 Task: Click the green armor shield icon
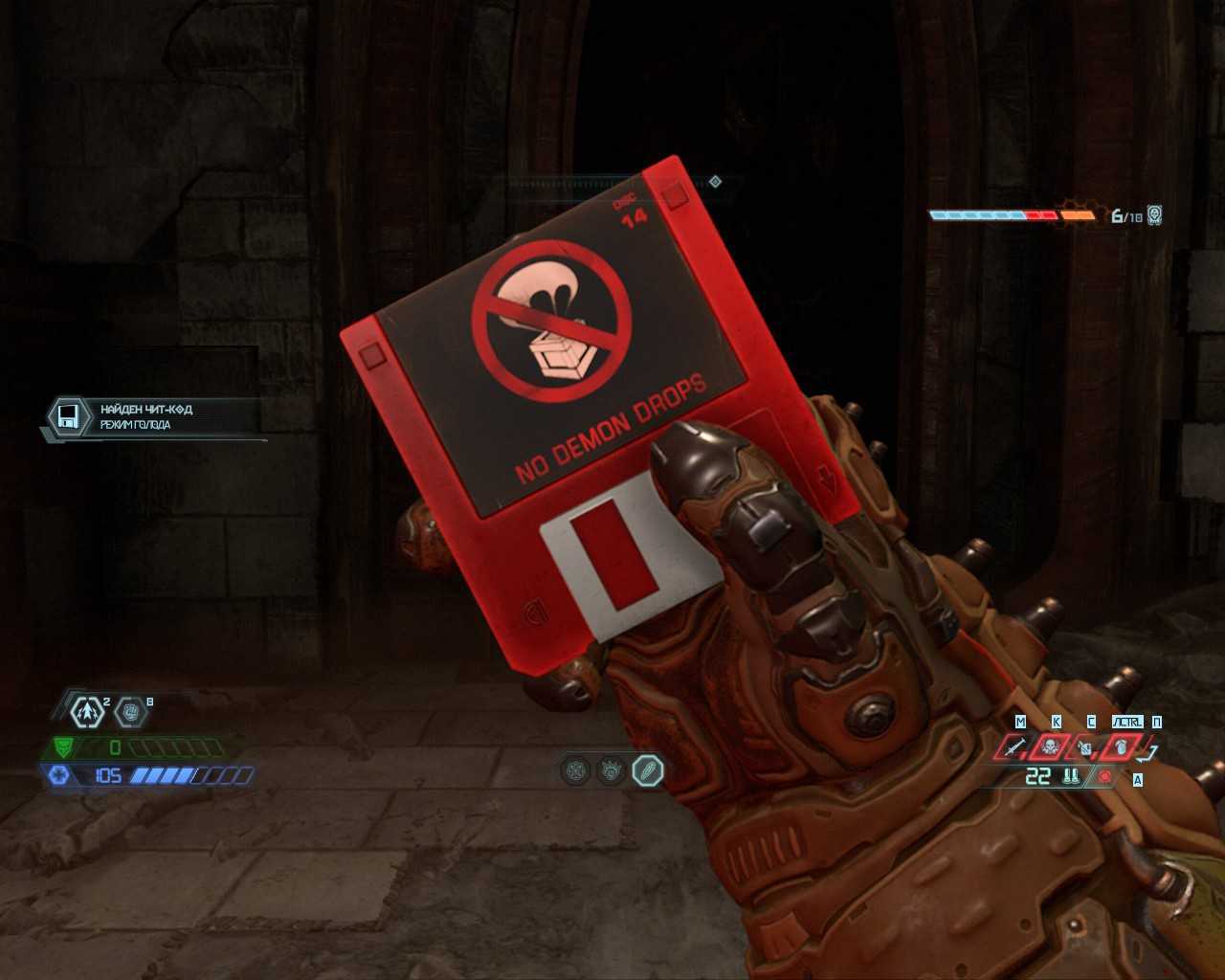pyautogui.click(x=64, y=747)
